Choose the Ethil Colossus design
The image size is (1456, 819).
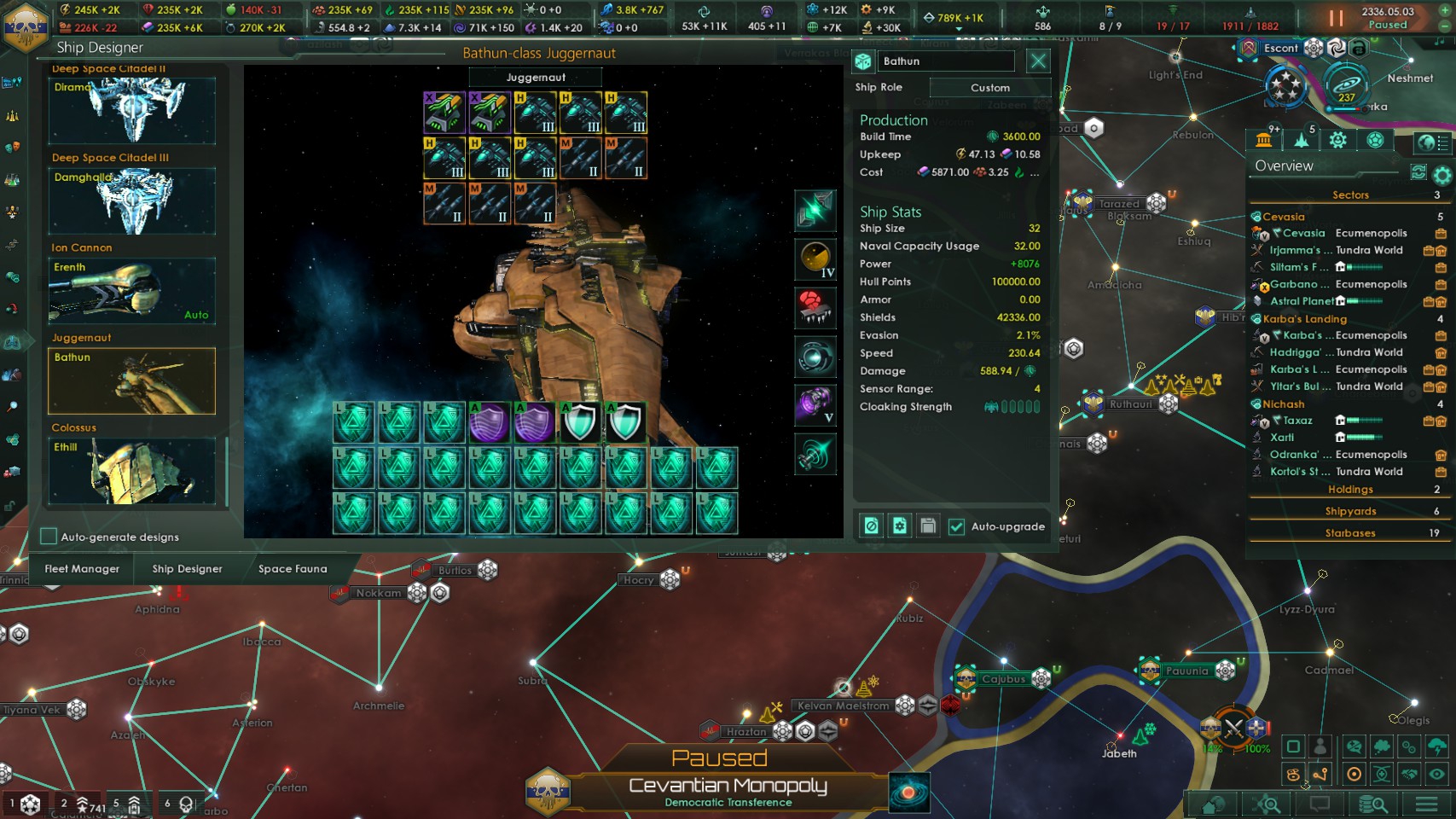tap(131, 470)
